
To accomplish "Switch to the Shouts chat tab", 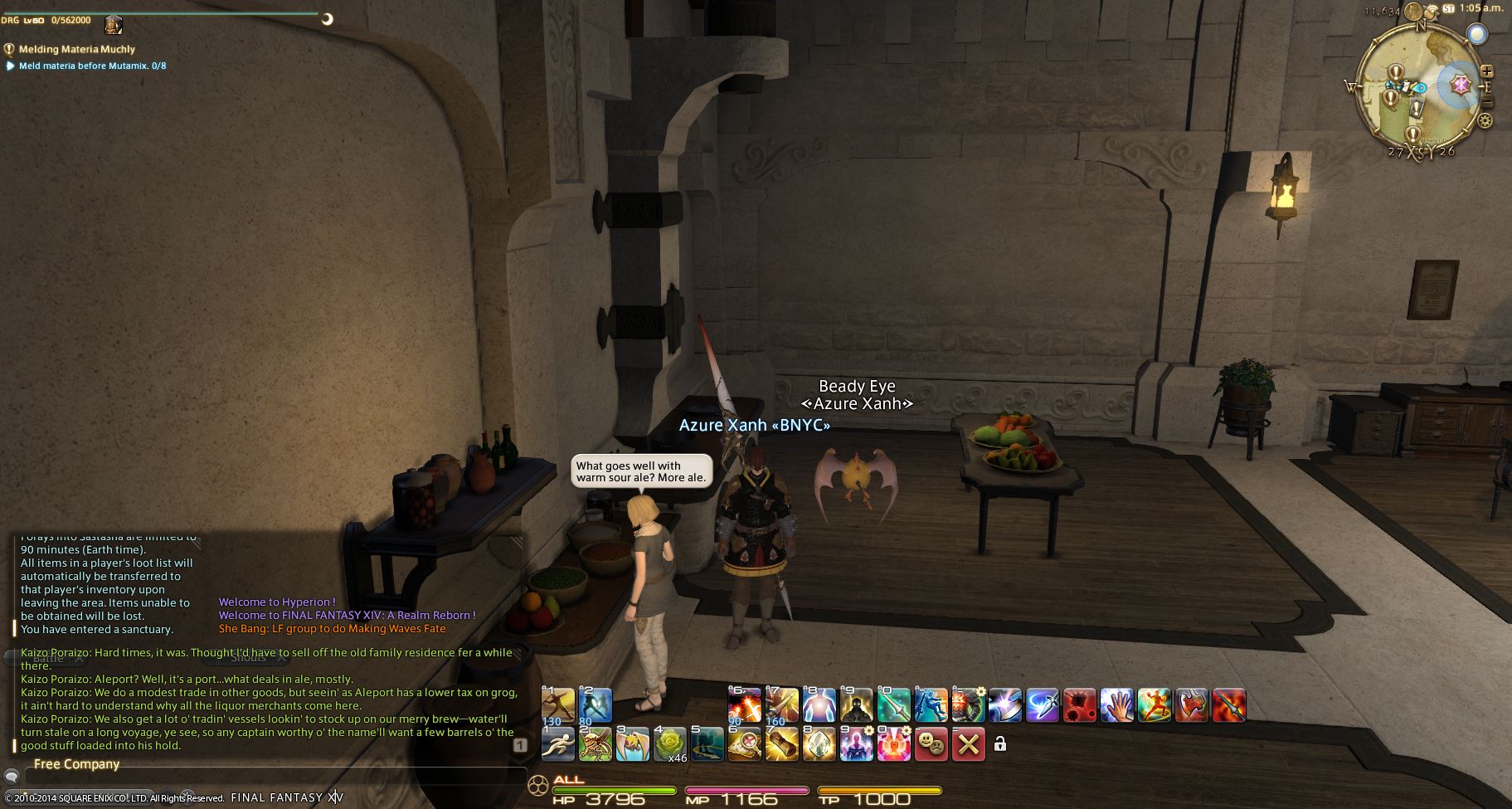I will [247, 658].
